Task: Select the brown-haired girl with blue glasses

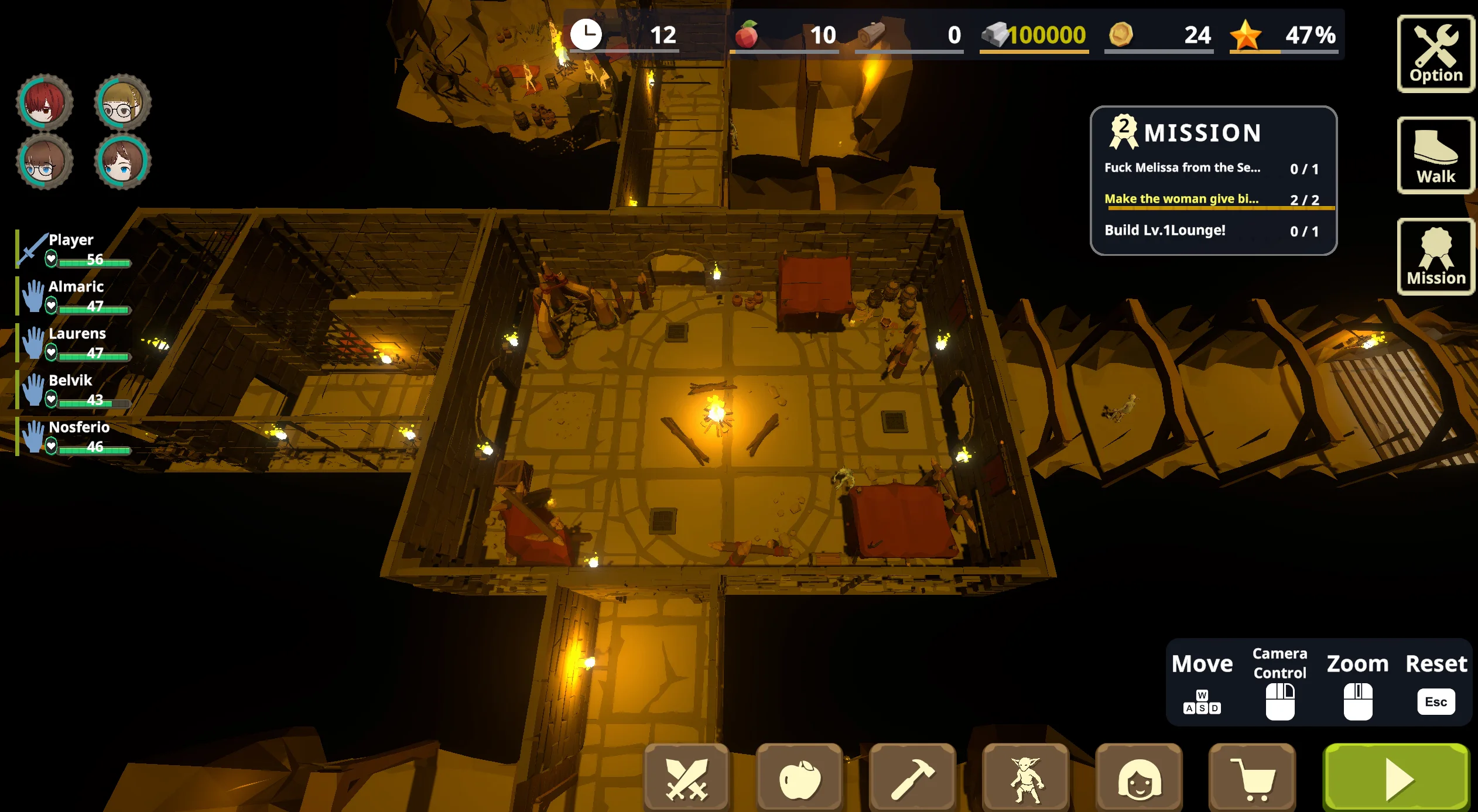Action: pos(45,162)
